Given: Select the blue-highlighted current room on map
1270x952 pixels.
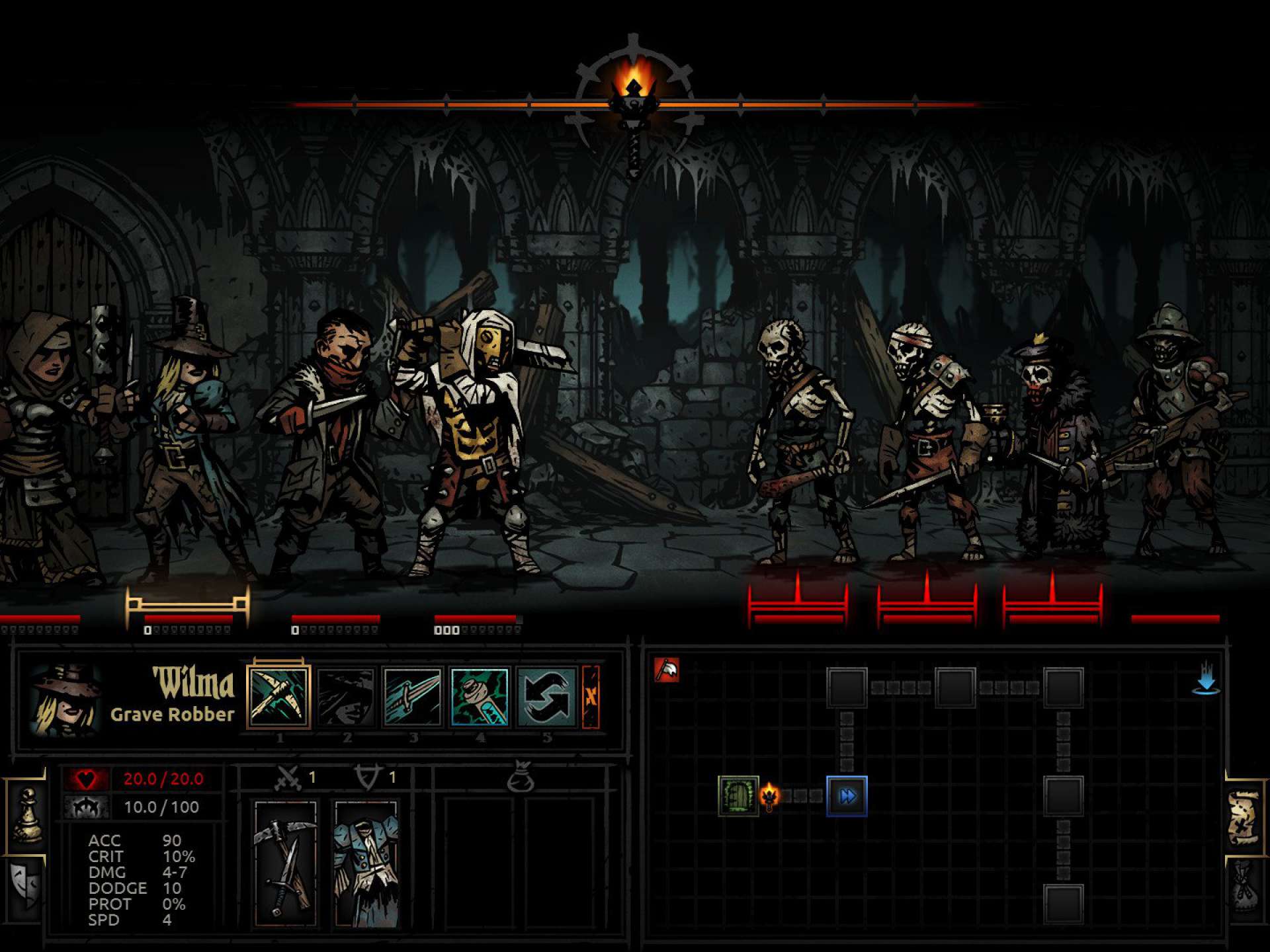Looking at the screenshot, I should pos(847,796).
